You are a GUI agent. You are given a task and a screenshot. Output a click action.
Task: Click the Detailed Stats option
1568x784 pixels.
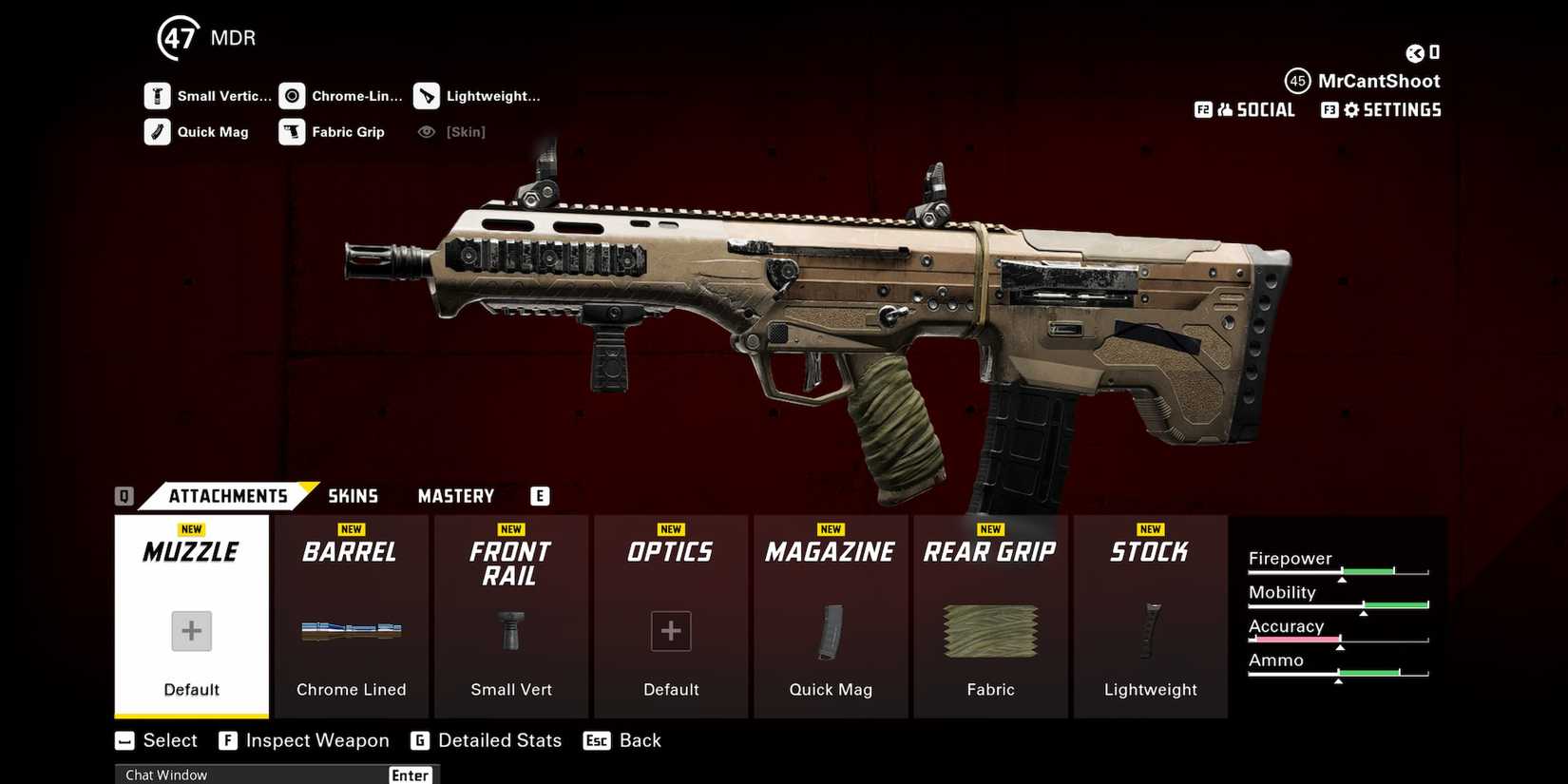pos(500,740)
